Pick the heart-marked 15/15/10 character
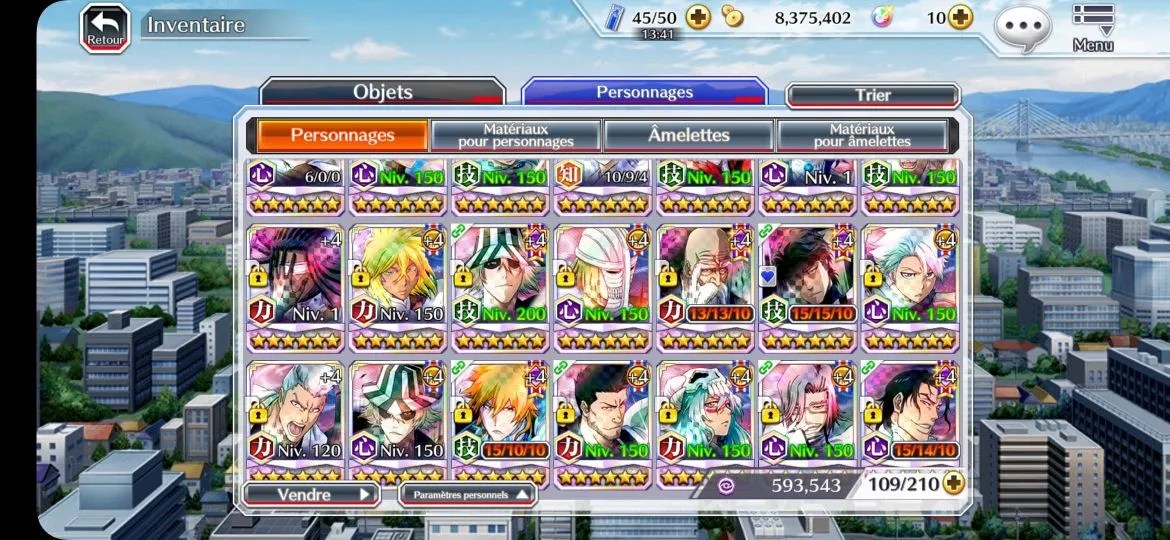Screen dimensions: 1170x540 (807, 285)
